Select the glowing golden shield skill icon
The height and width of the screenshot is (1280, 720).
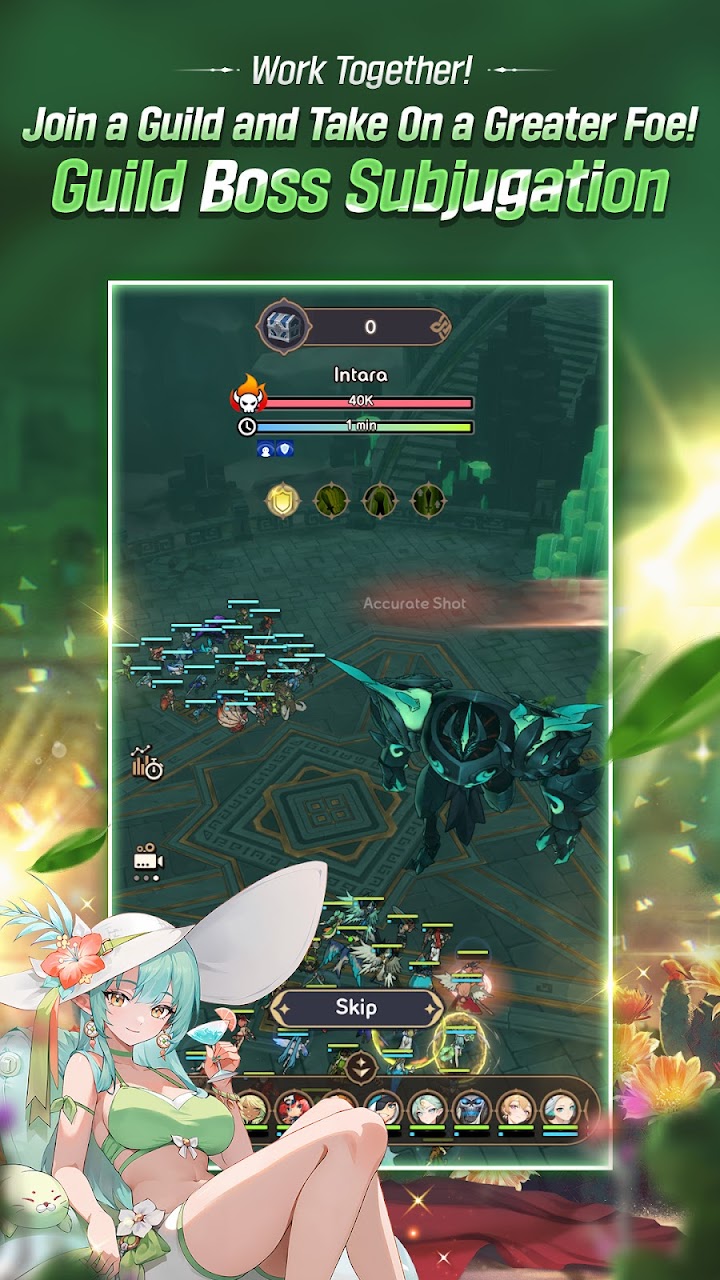click(x=282, y=499)
